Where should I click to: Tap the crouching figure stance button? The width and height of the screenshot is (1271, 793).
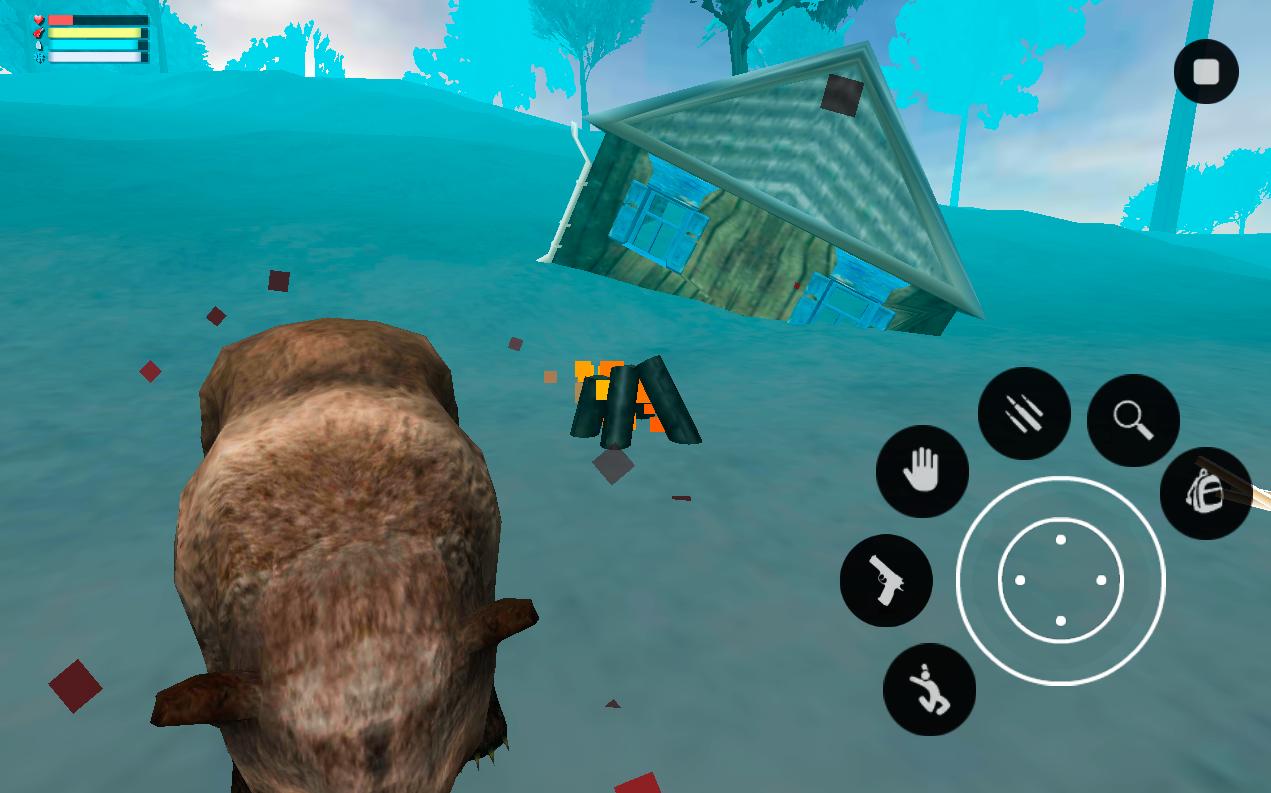929,689
